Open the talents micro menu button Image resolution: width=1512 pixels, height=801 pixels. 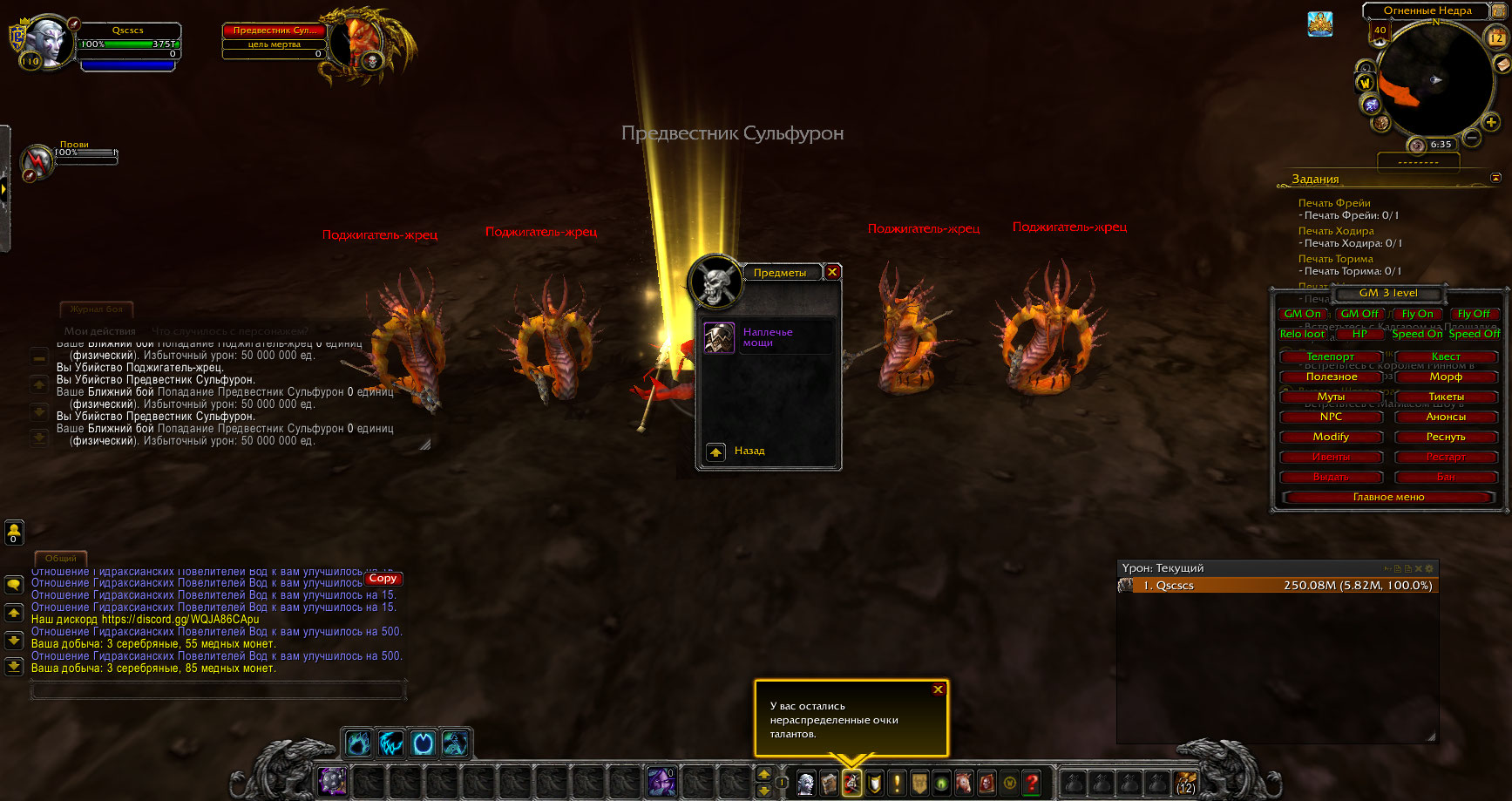(x=851, y=783)
